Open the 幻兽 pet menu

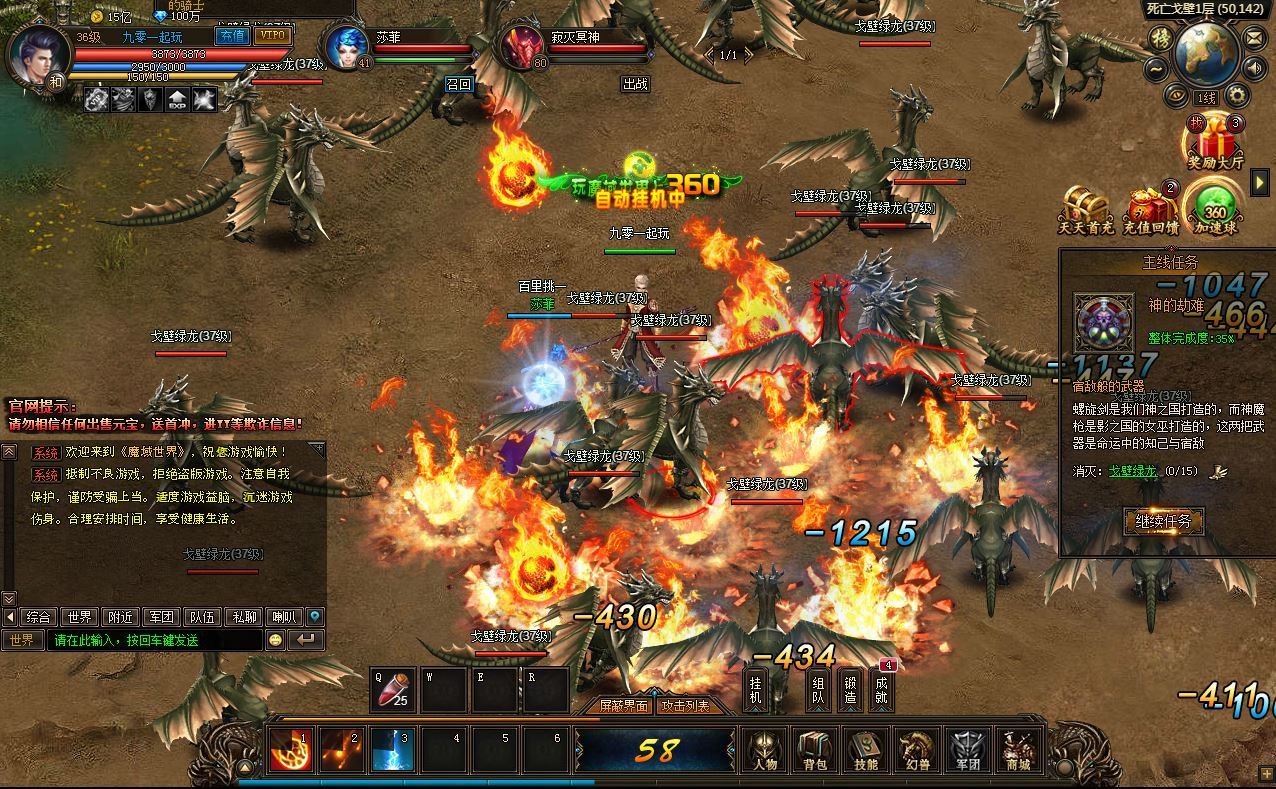pyautogui.click(x=916, y=749)
